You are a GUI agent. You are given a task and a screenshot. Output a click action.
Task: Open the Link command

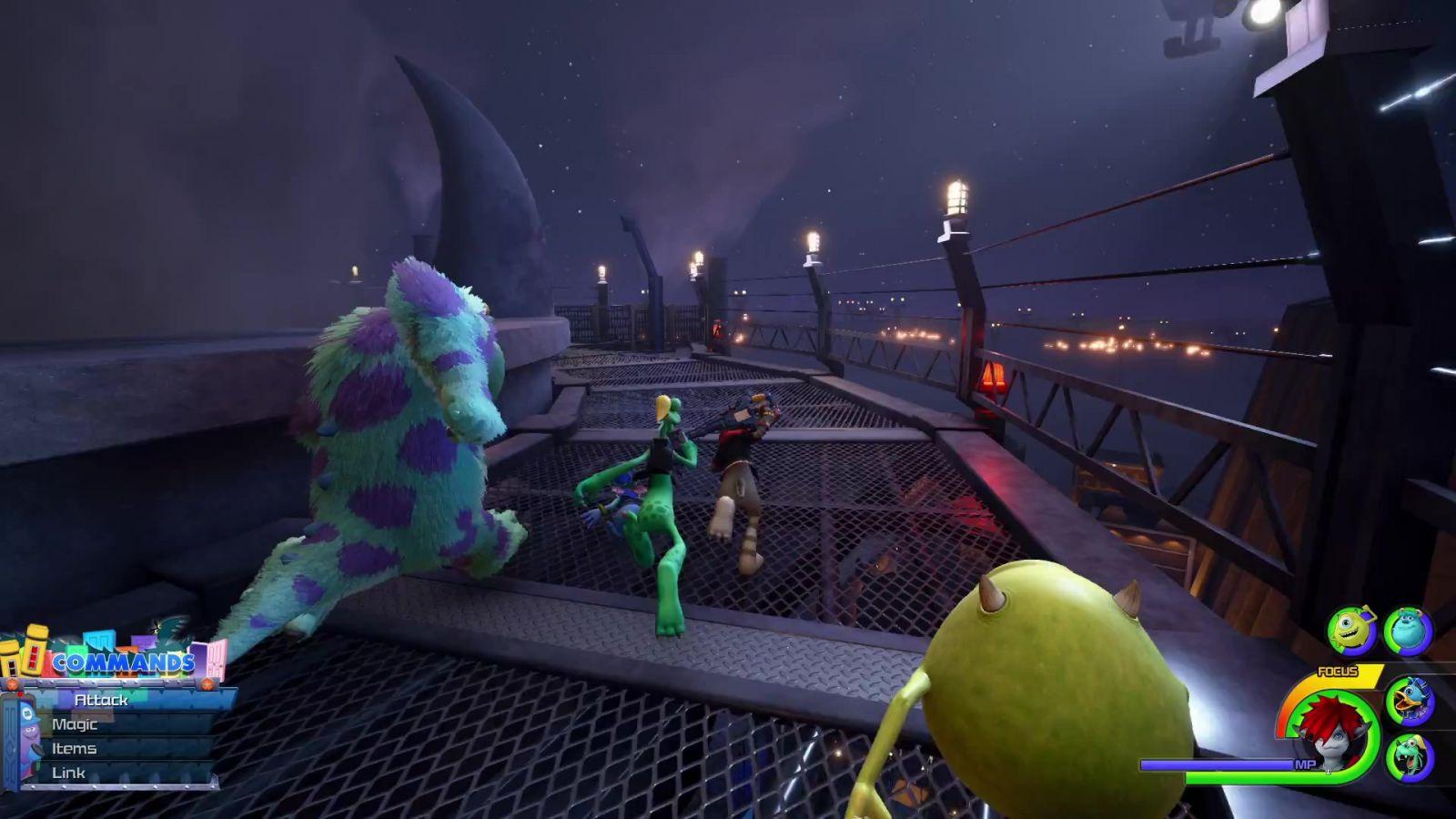click(69, 773)
